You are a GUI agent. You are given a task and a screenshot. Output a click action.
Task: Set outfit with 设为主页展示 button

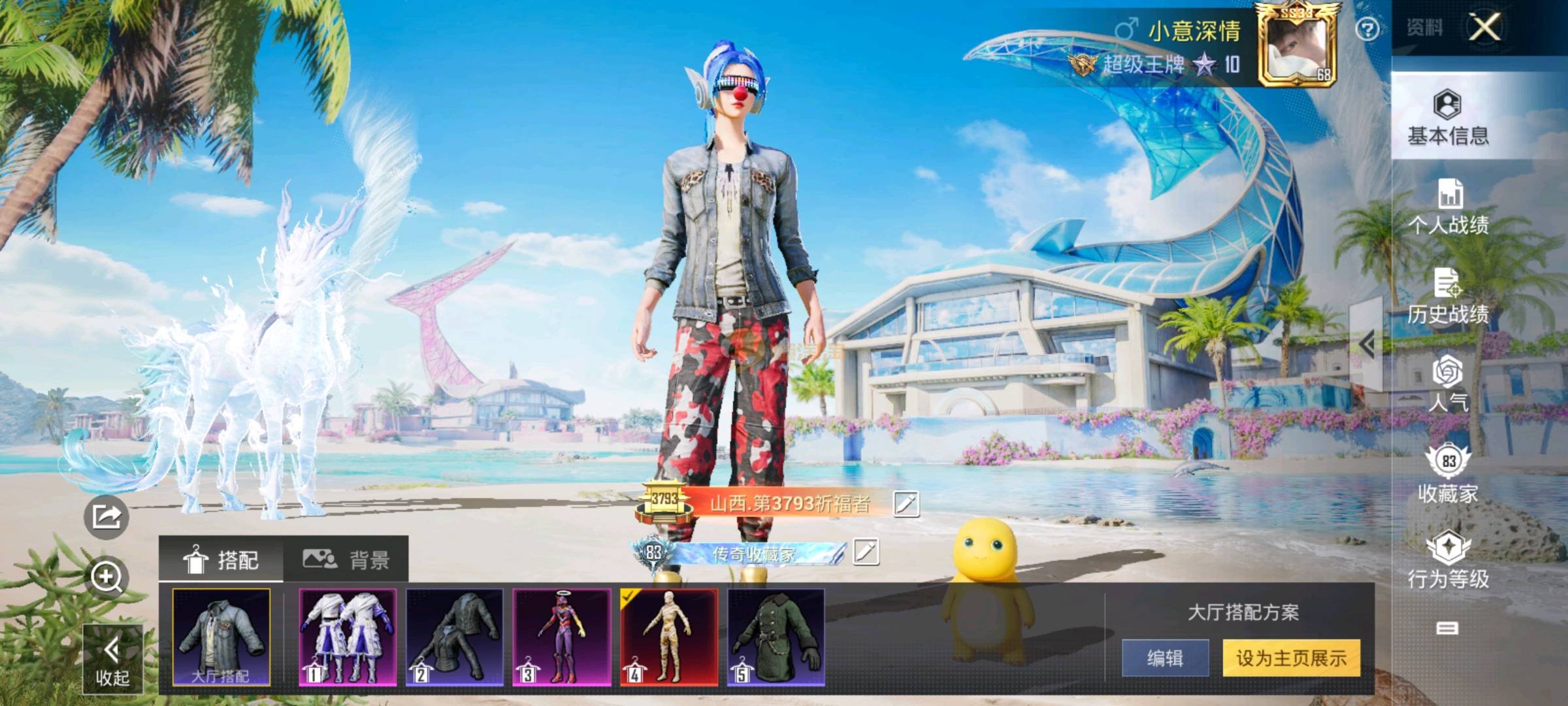click(x=1291, y=658)
